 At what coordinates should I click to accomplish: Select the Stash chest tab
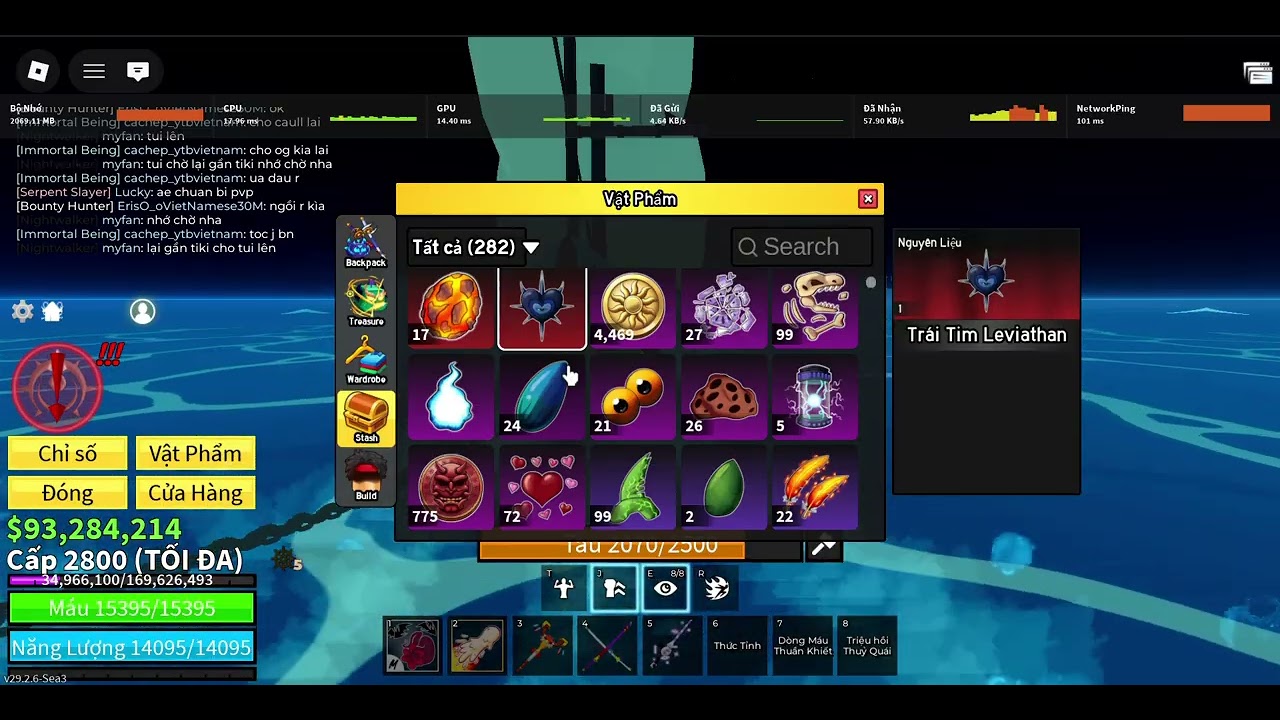(x=366, y=419)
